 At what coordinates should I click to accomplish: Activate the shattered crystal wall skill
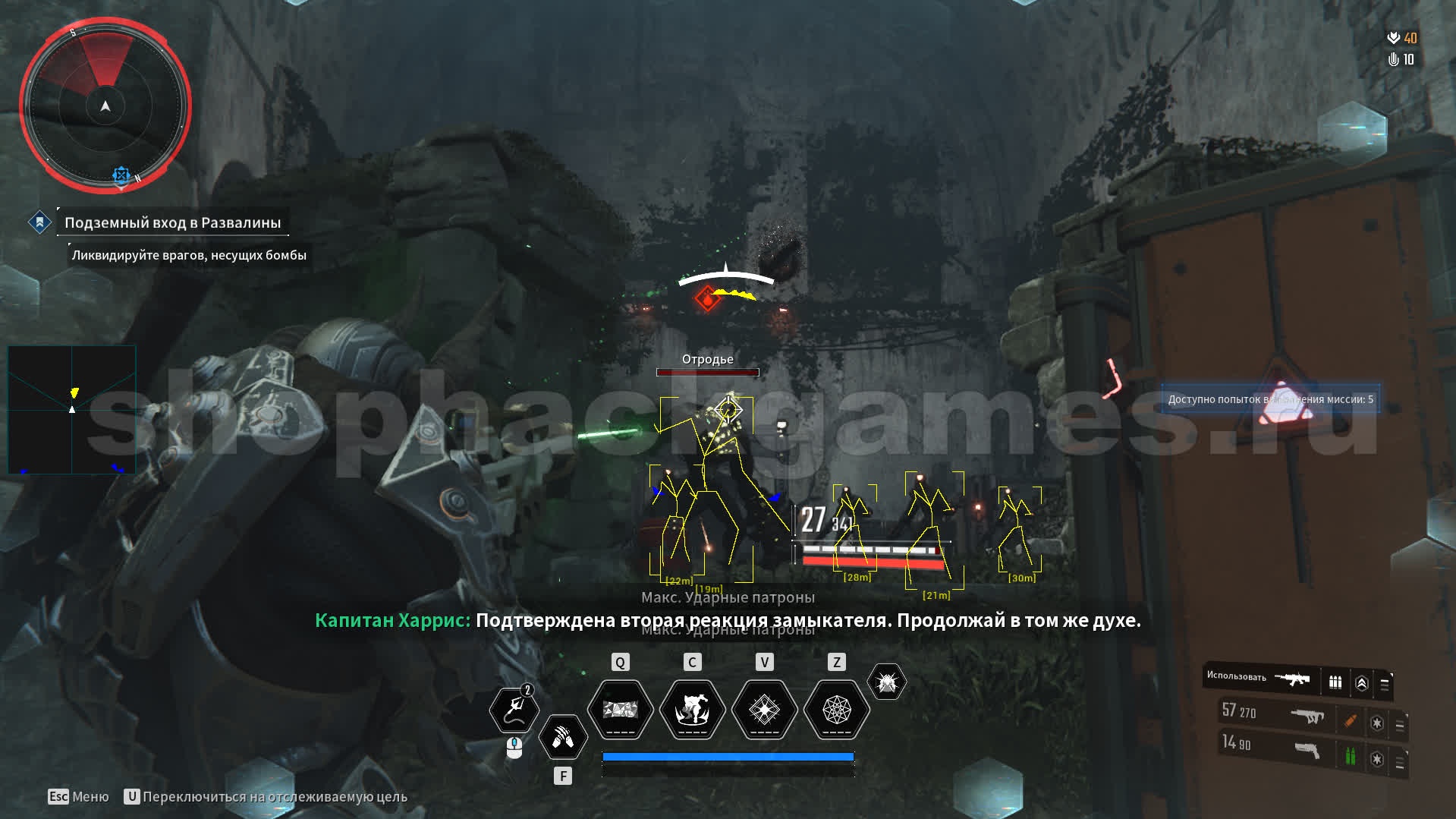point(621,710)
